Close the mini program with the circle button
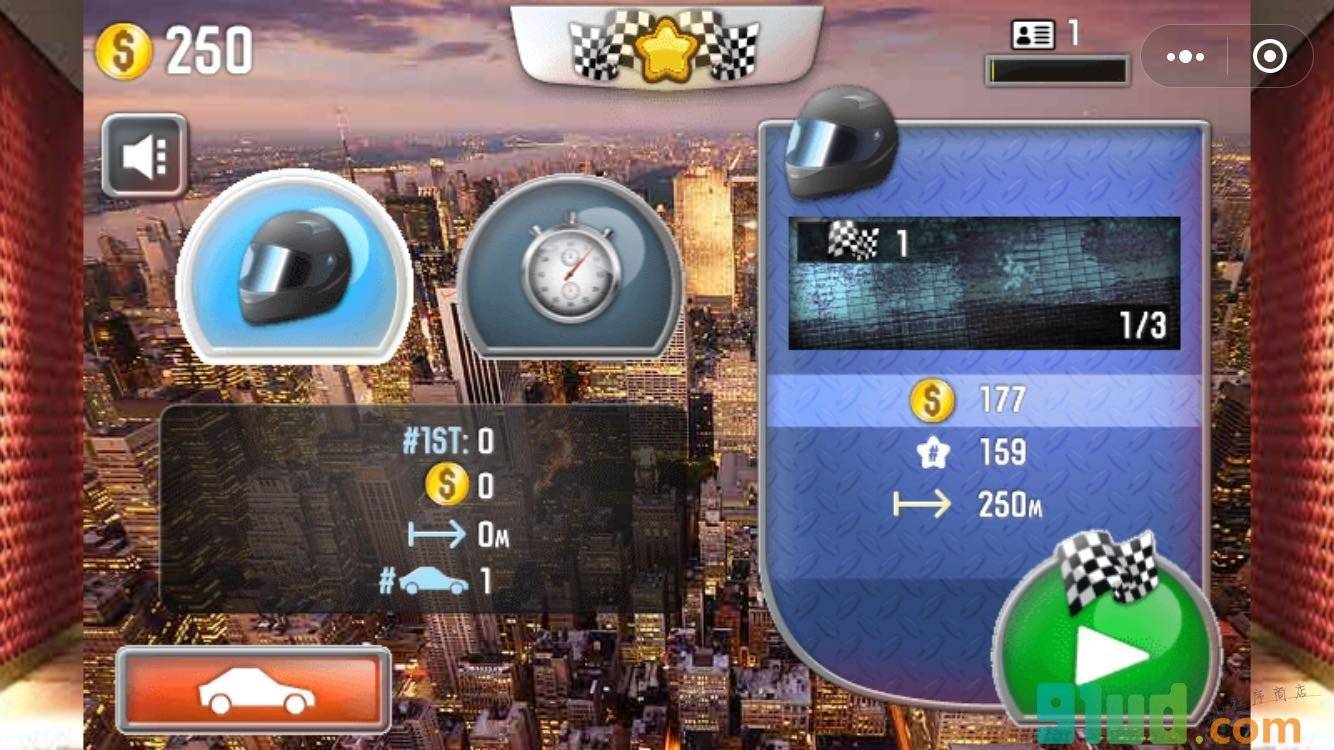Viewport: 1334px width, 750px height. [x=1269, y=57]
